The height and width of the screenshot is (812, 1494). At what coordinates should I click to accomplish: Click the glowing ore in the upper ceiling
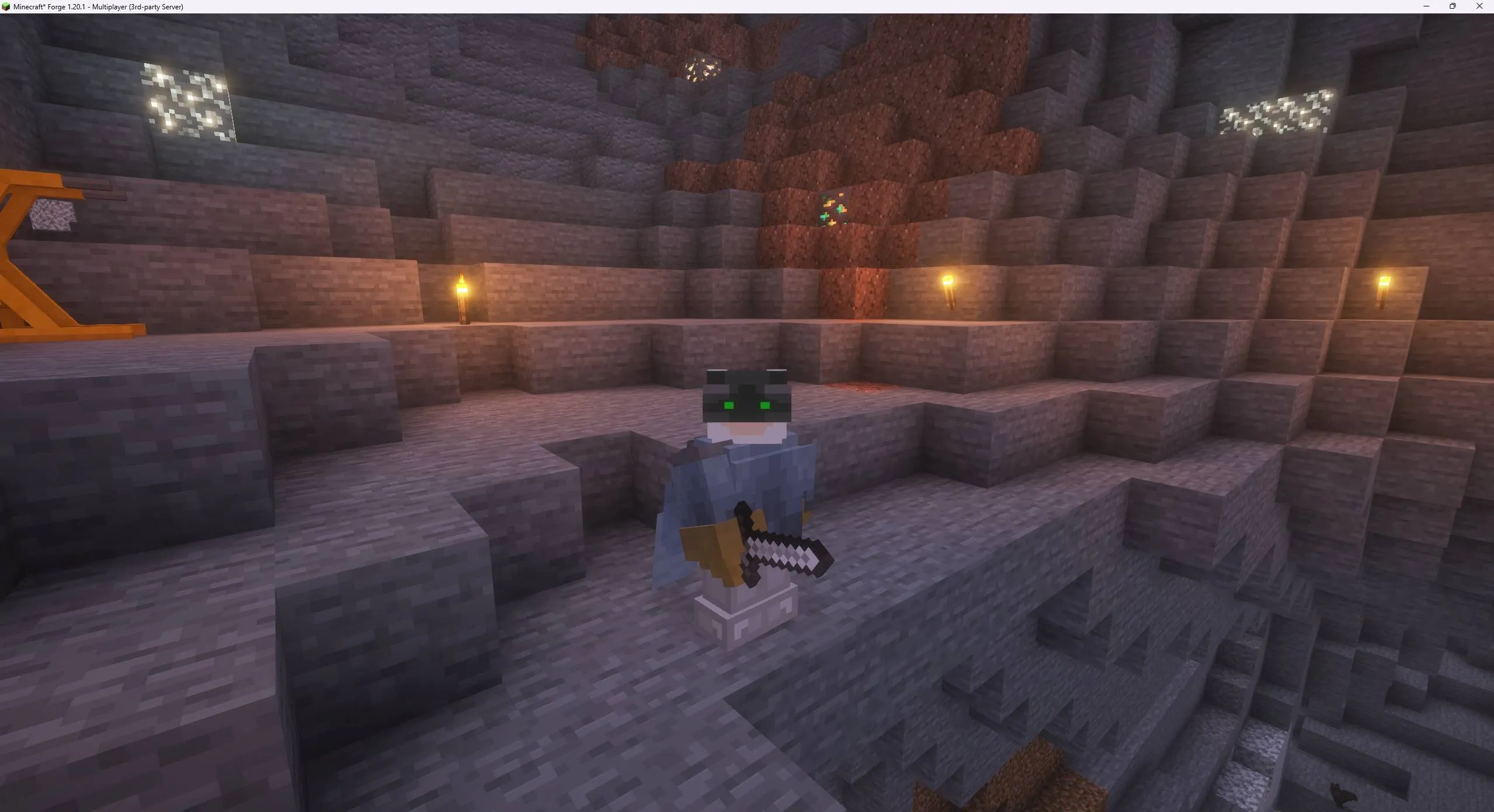pos(700,70)
